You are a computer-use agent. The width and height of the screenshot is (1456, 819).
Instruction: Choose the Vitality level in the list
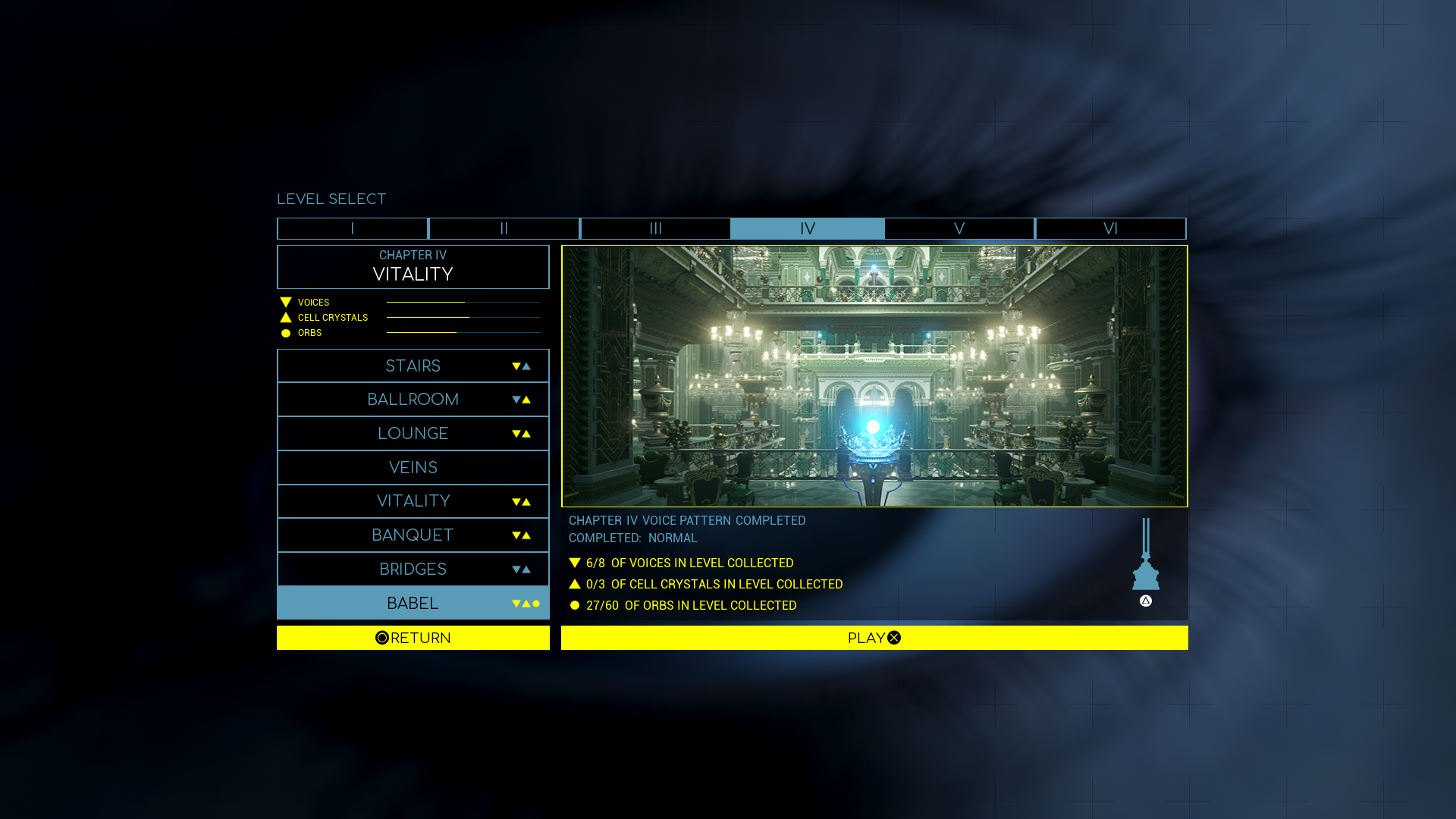413,501
